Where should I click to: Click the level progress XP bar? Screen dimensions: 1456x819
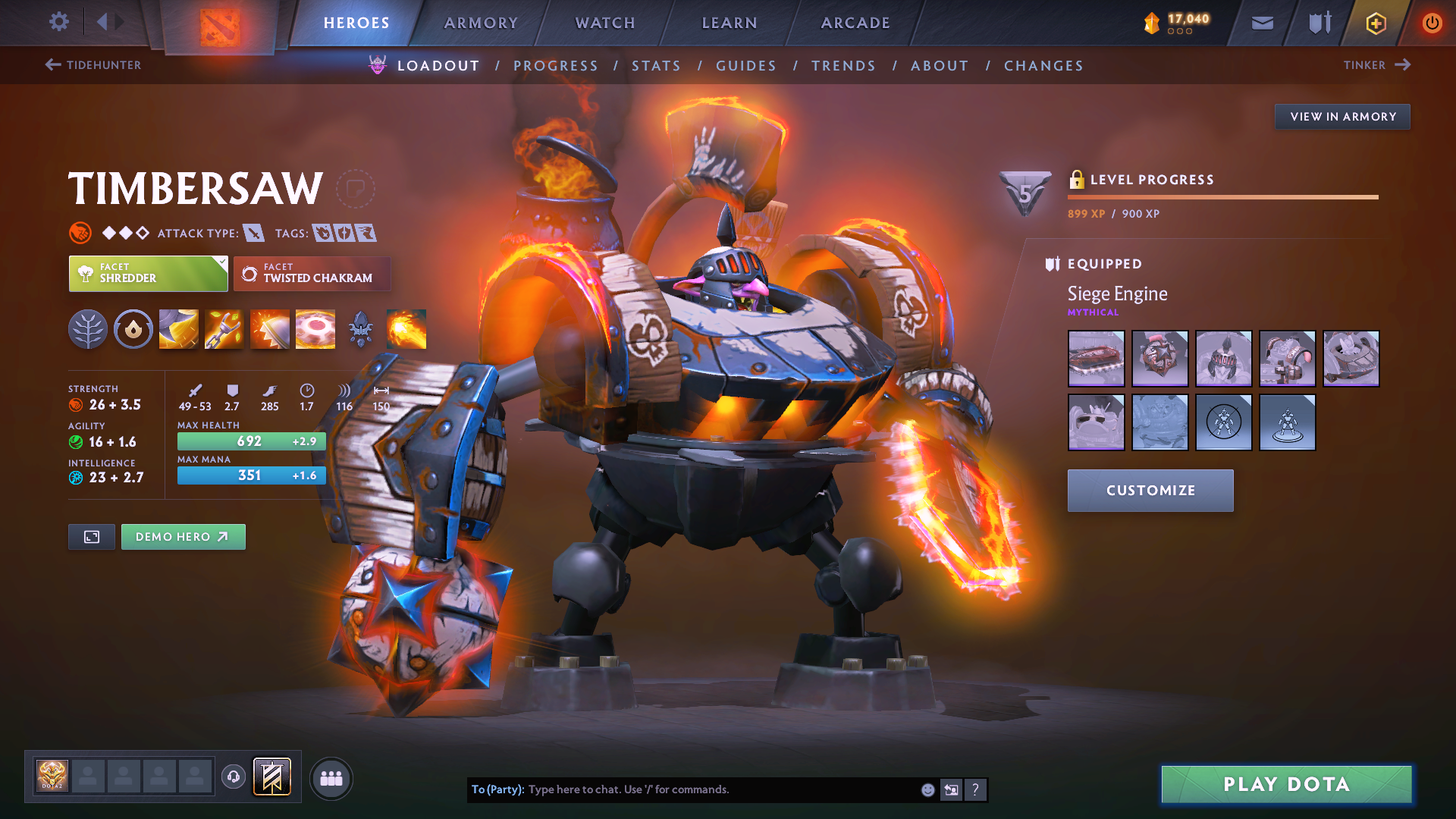click(1222, 196)
